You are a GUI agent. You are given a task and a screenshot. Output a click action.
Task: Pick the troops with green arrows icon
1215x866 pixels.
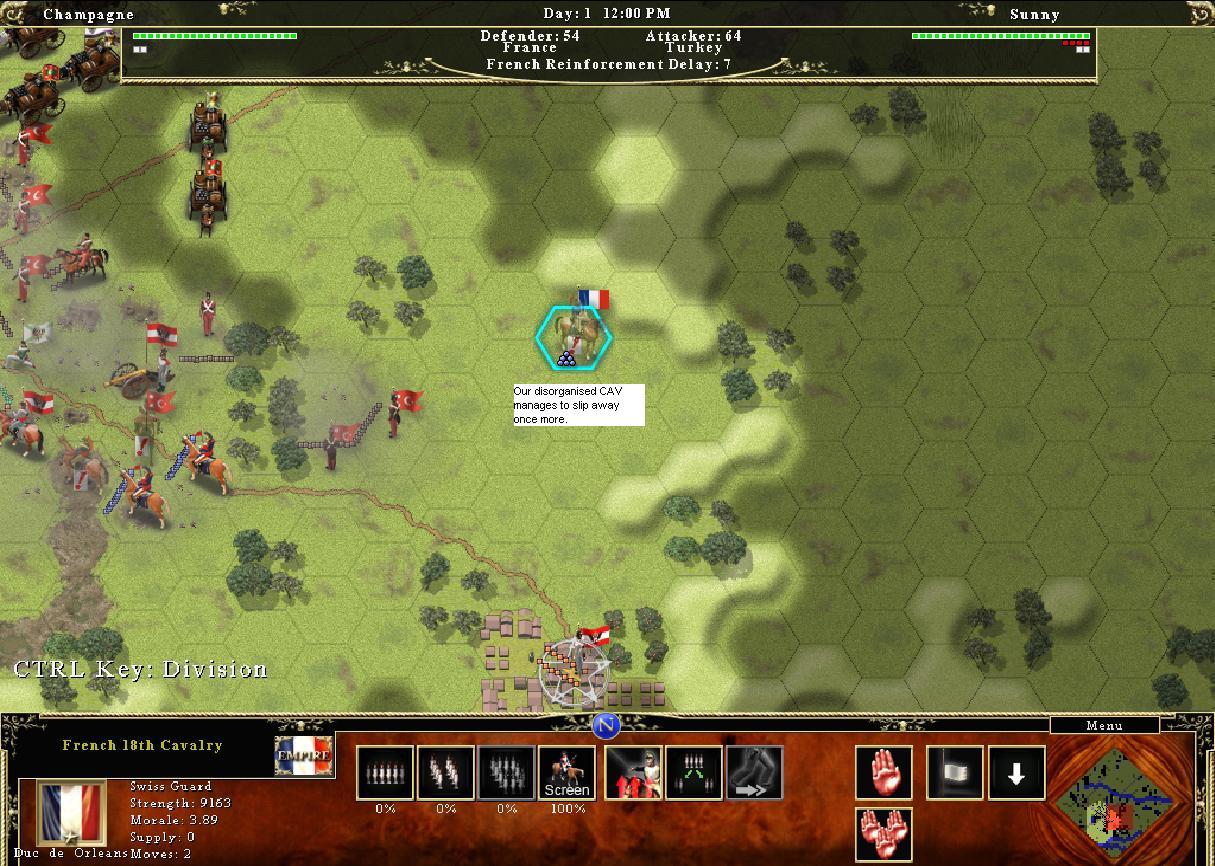(x=694, y=773)
